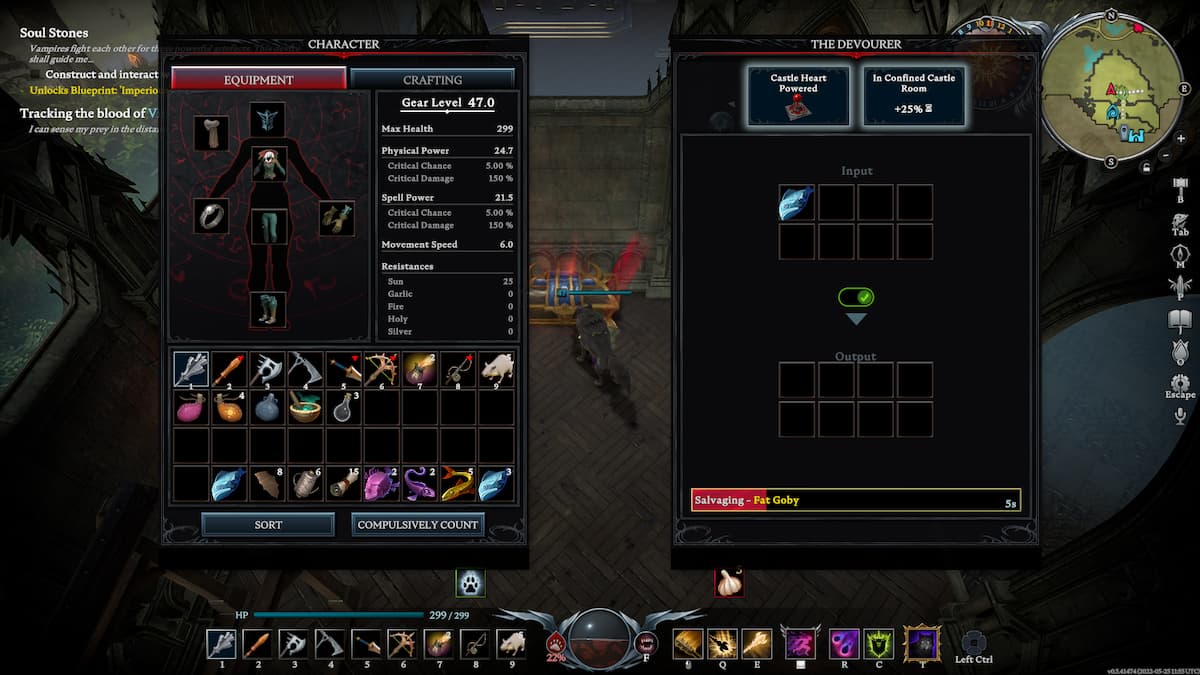Toggle the minimap lock icon
The height and width of the screenshot is (675, 1200).
1148,167
